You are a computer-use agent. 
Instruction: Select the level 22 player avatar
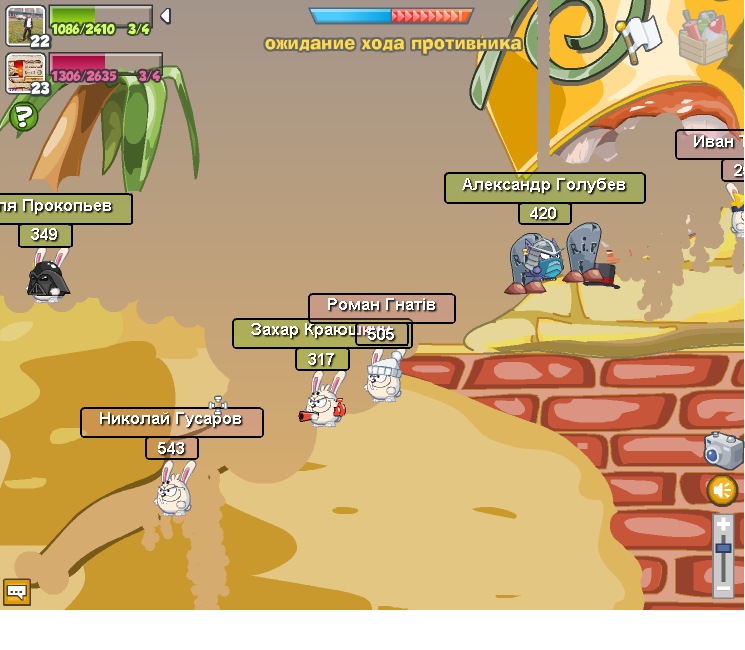click(x=25, y=26)
